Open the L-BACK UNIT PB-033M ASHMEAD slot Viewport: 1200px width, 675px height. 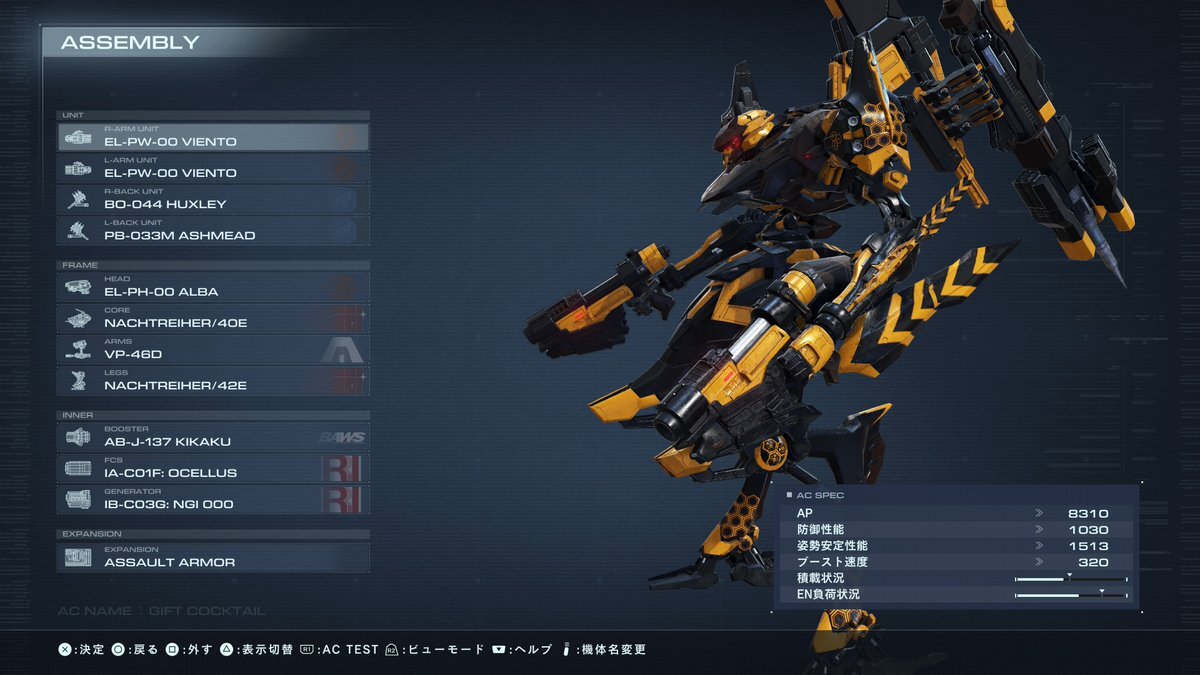[213, 230]
